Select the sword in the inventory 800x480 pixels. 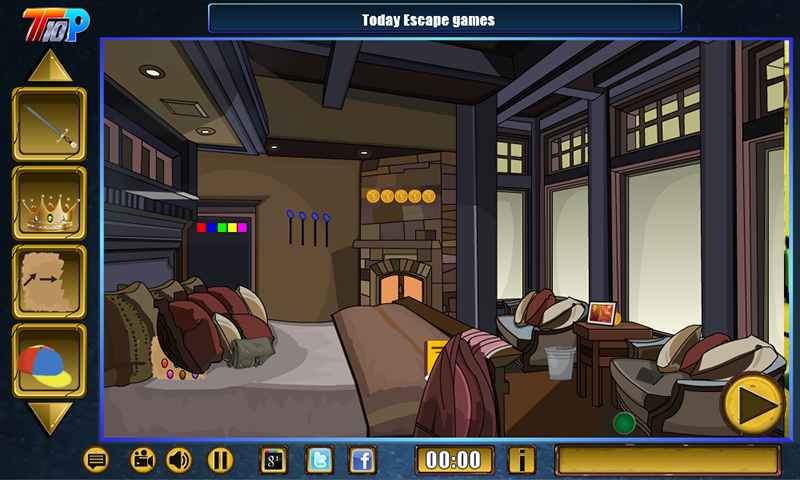[49, 125]
